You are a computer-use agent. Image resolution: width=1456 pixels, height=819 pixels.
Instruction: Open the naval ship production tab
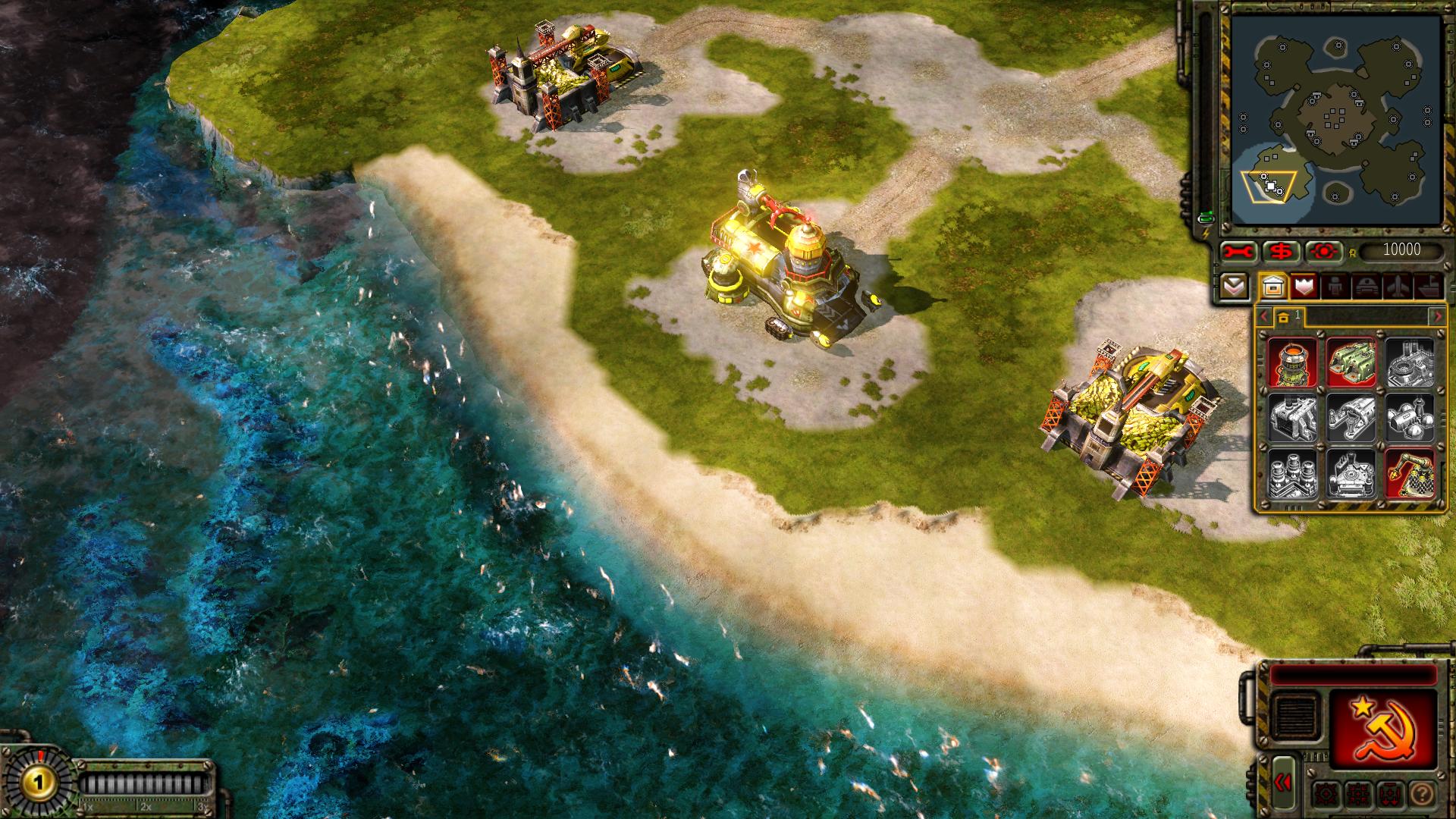click(x=1427, y=287)
